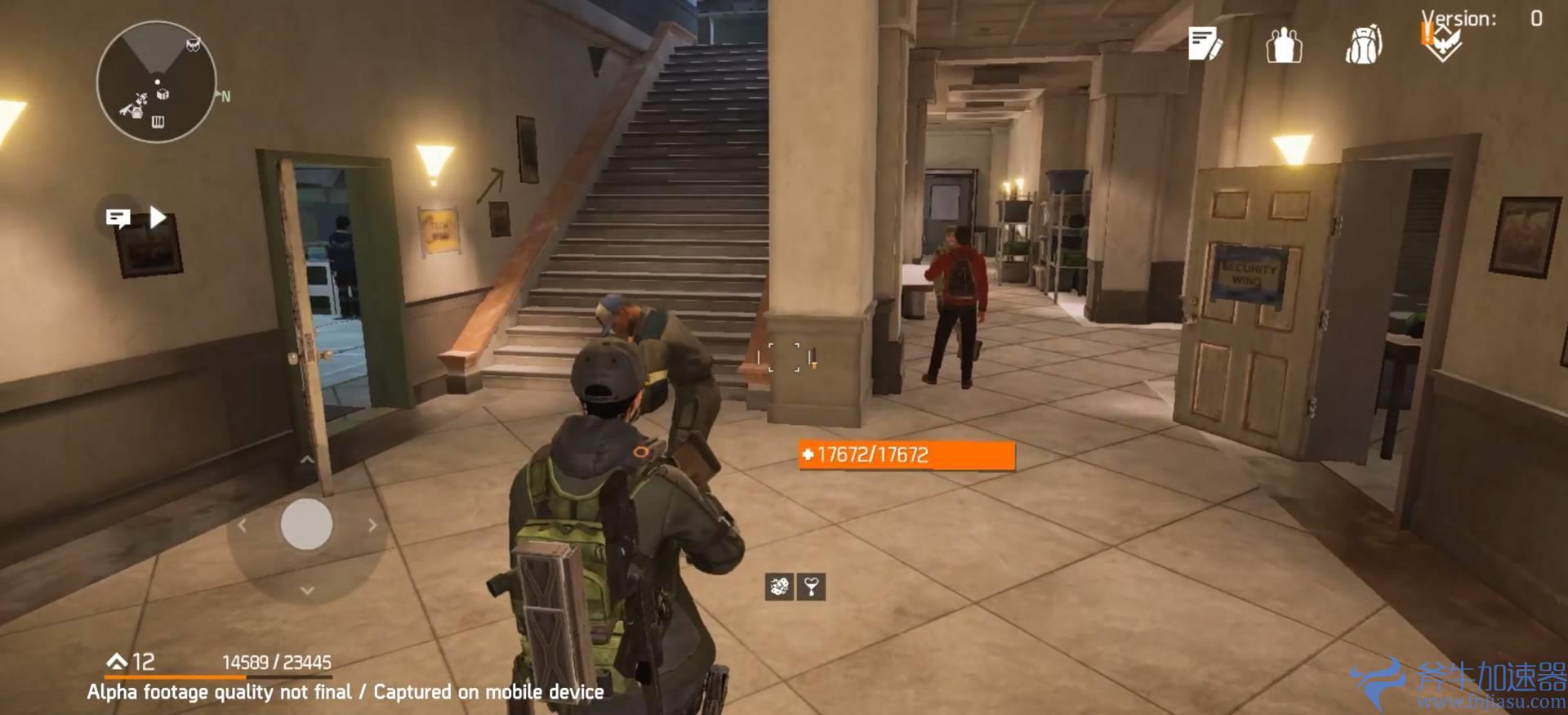Viewport: 1568px width, 715px height.
Task: Open the eagle emblem menu with alert
Action: 1441,42
